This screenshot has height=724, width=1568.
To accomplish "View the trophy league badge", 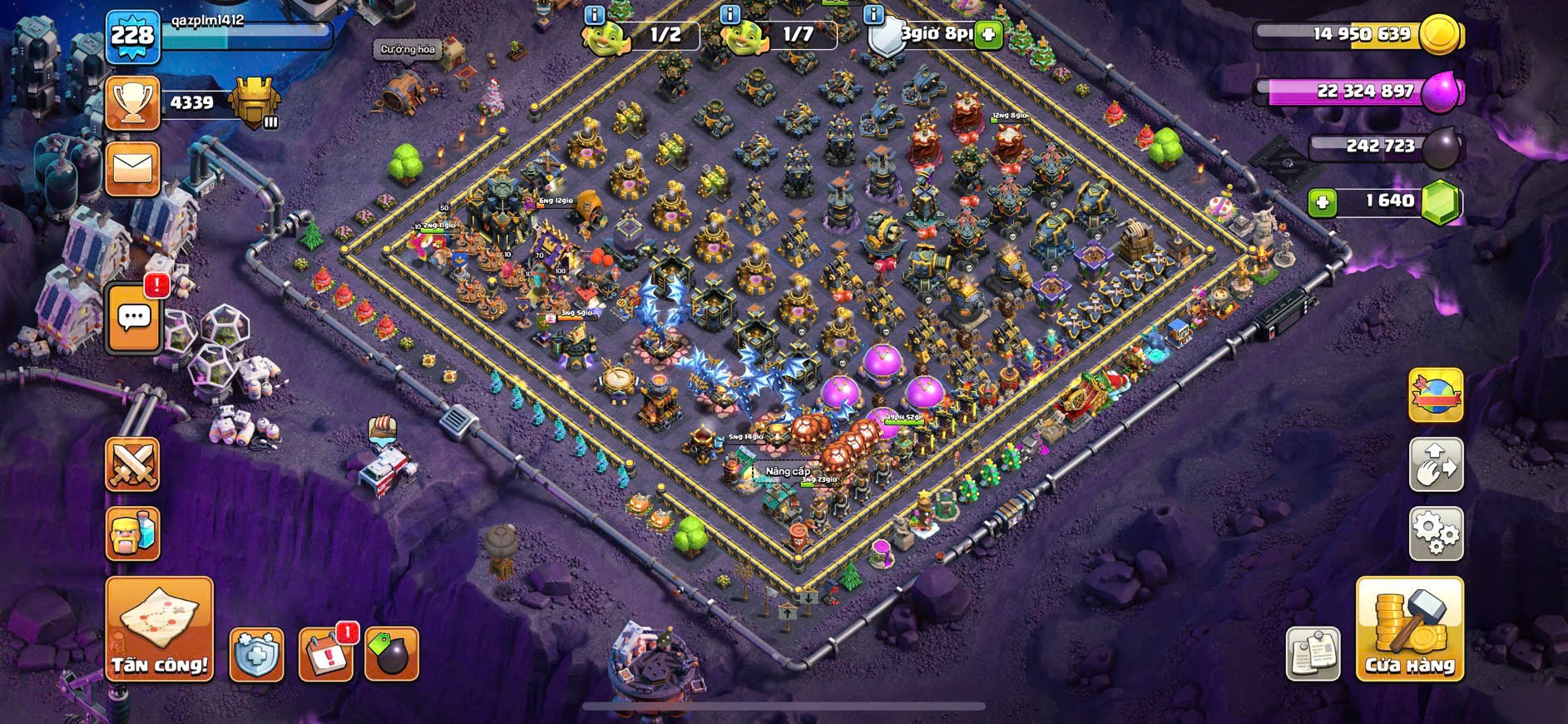I will (254, 103).
